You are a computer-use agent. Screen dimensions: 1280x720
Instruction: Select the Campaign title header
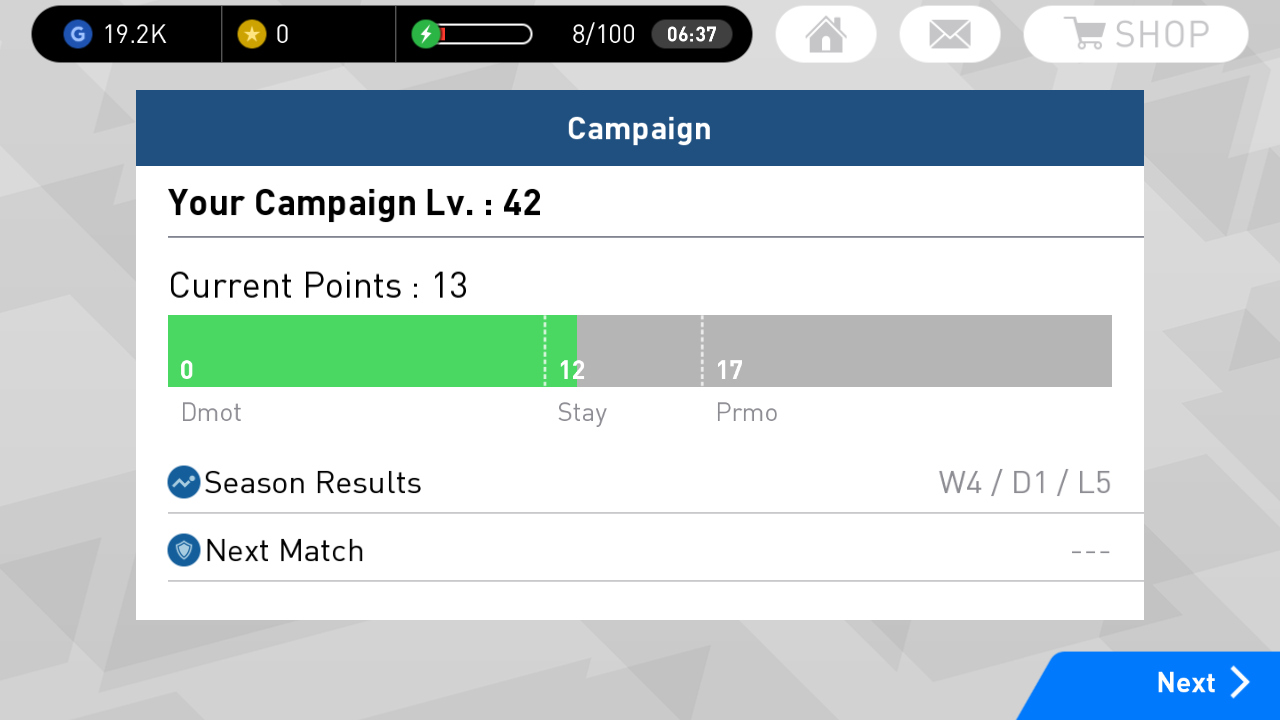pyautogui.click(x=640, y=128)
